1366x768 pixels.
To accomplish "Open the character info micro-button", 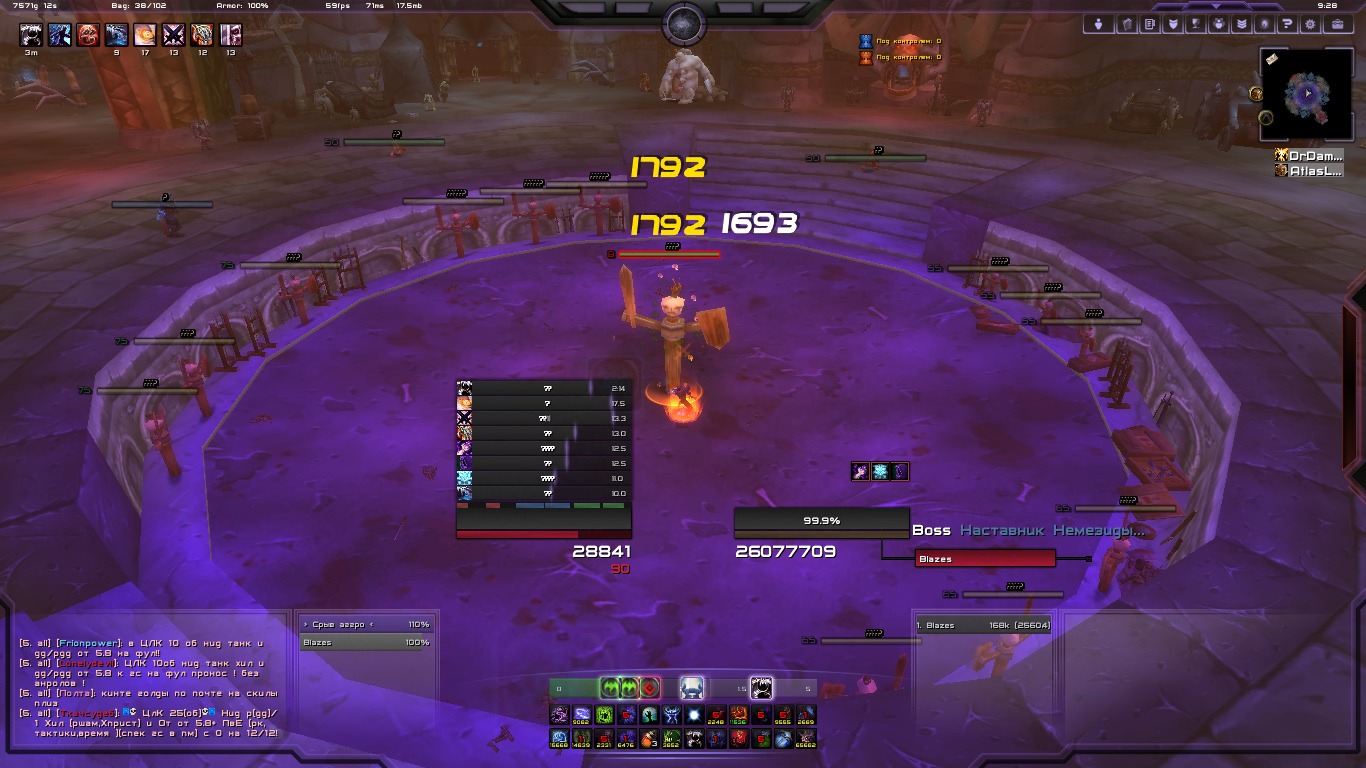I will [x=1099, y=24].
